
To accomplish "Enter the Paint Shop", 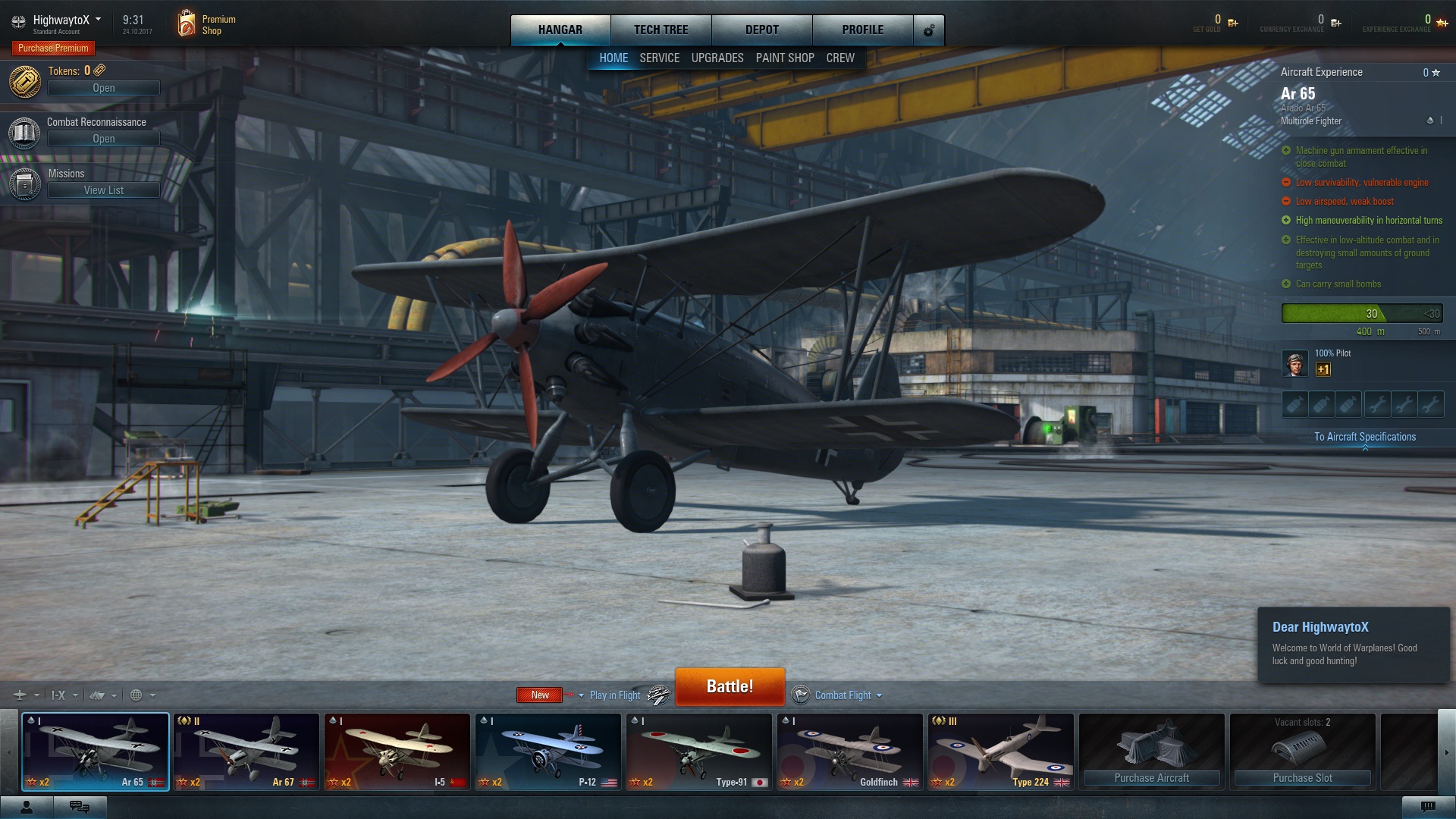I will click(x=784, y=58).
